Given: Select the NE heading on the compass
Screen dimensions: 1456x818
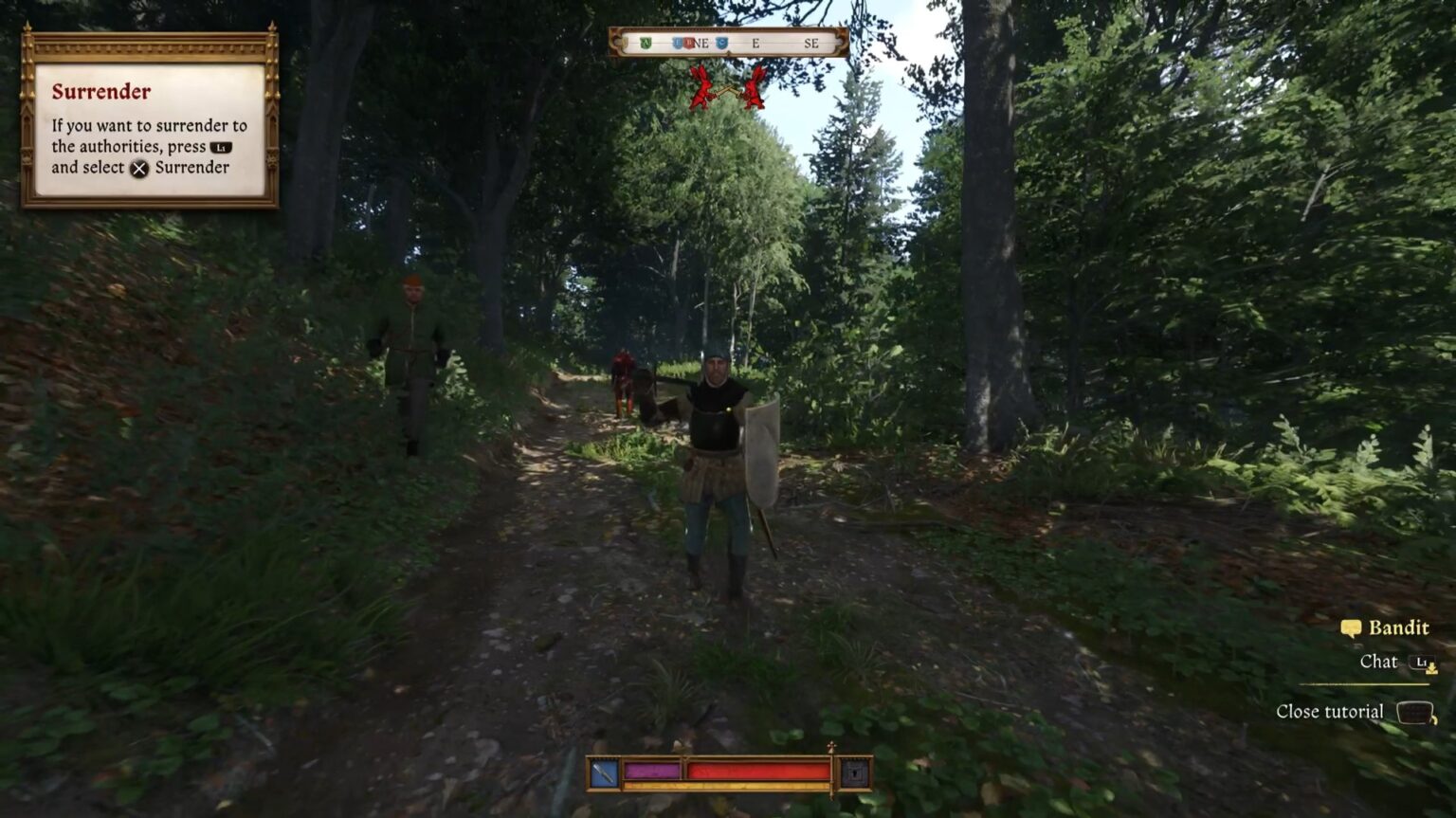Looking at the screenshot, I should pos(703,43).
